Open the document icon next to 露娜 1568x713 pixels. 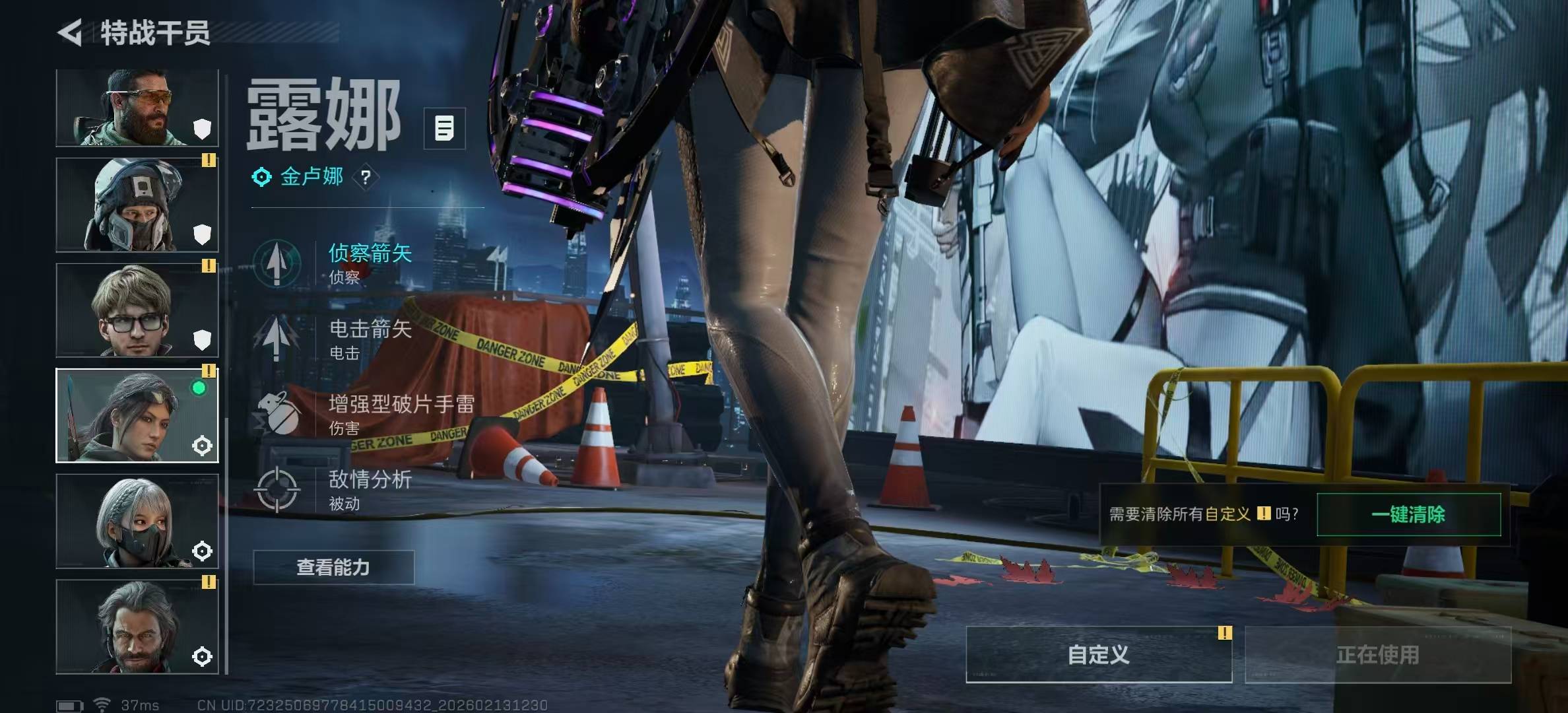pyautogui.click(x=444, y=128)
